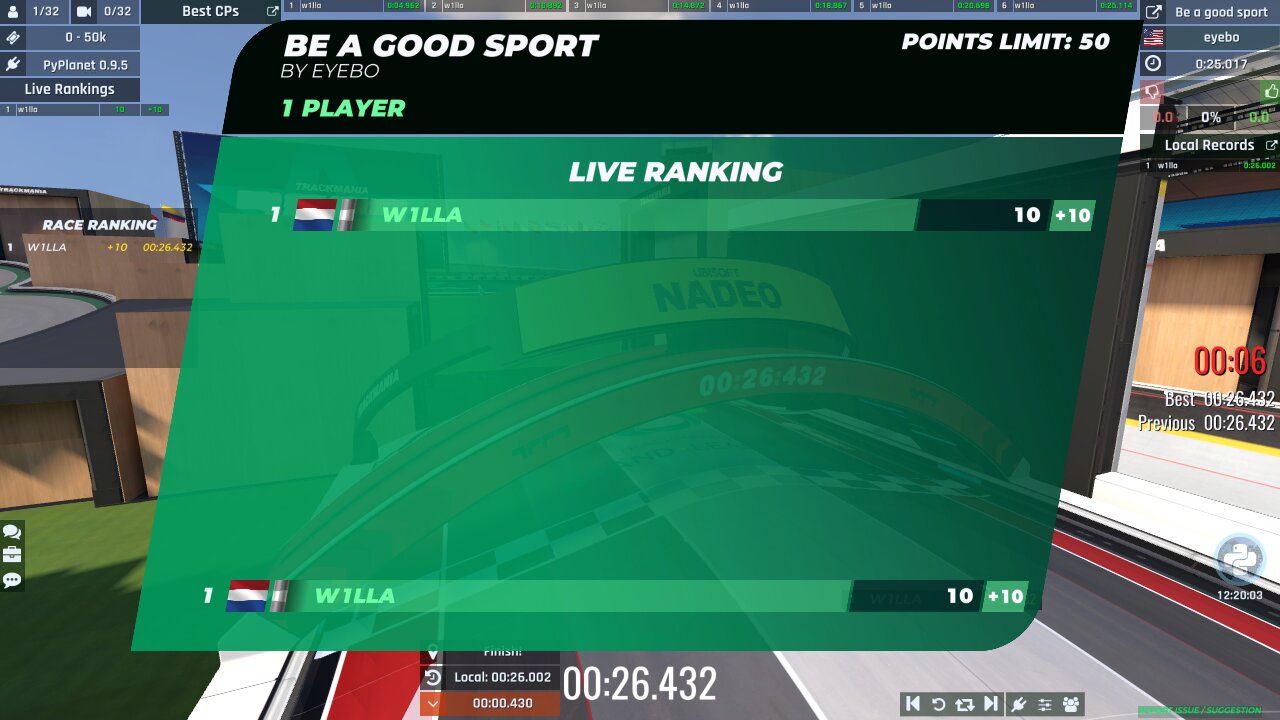Viewport: 1280px width, 720px height.
Task: Click the plug icon next to PyPlanet 0.9.5
Action: click(x=13, y=64)
